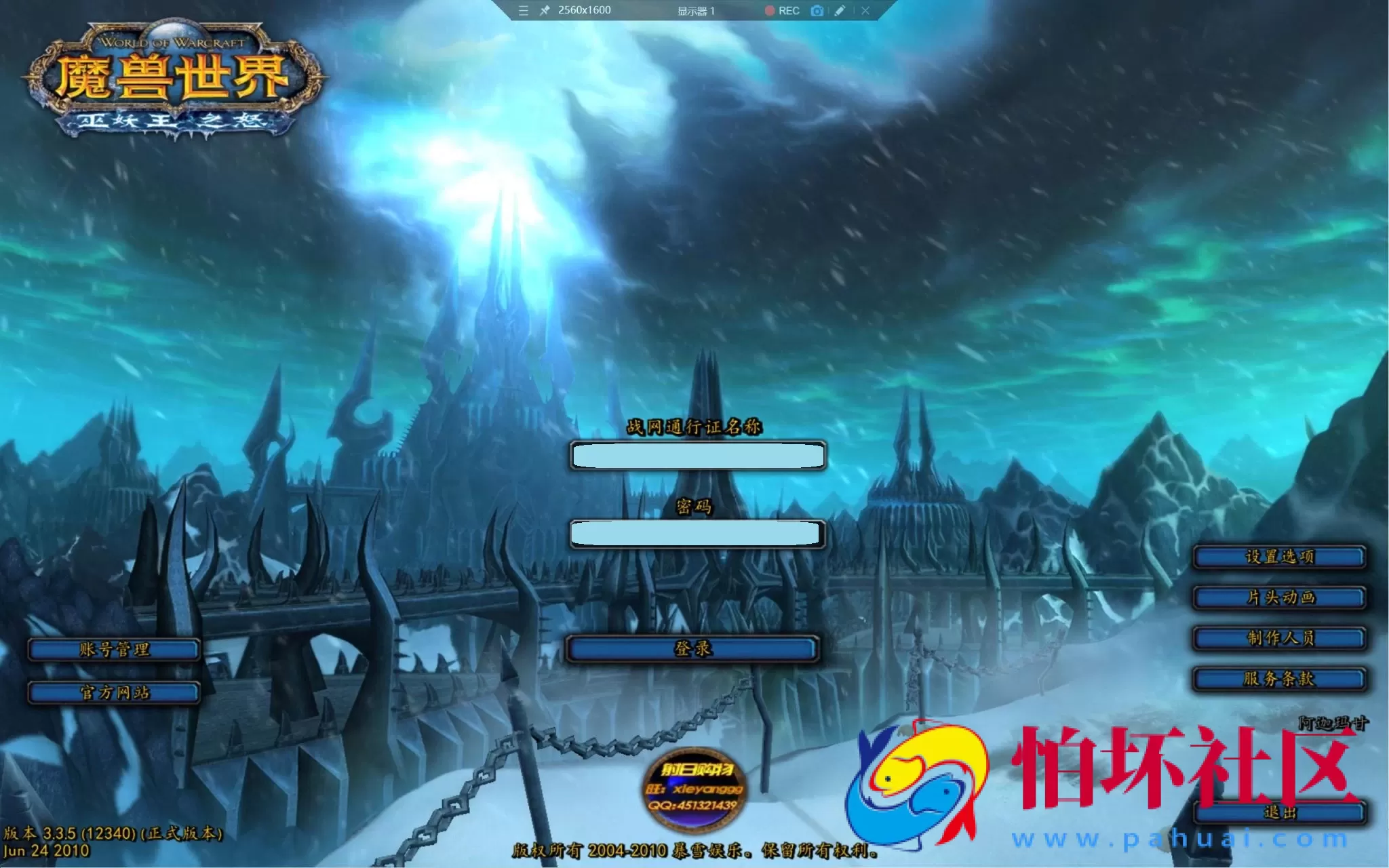Read the 服务条款 terms of service
The width and height of the screenshot is (1389, 868).
(1278, 680)
